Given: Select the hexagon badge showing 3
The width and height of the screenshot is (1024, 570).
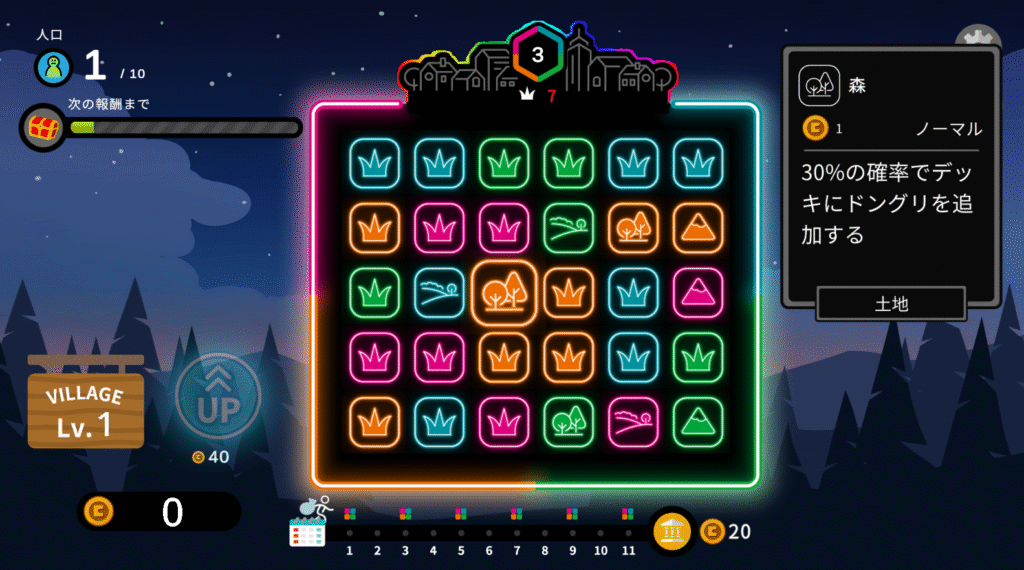Looking at the screenshot, I should [x=538, y=56].
